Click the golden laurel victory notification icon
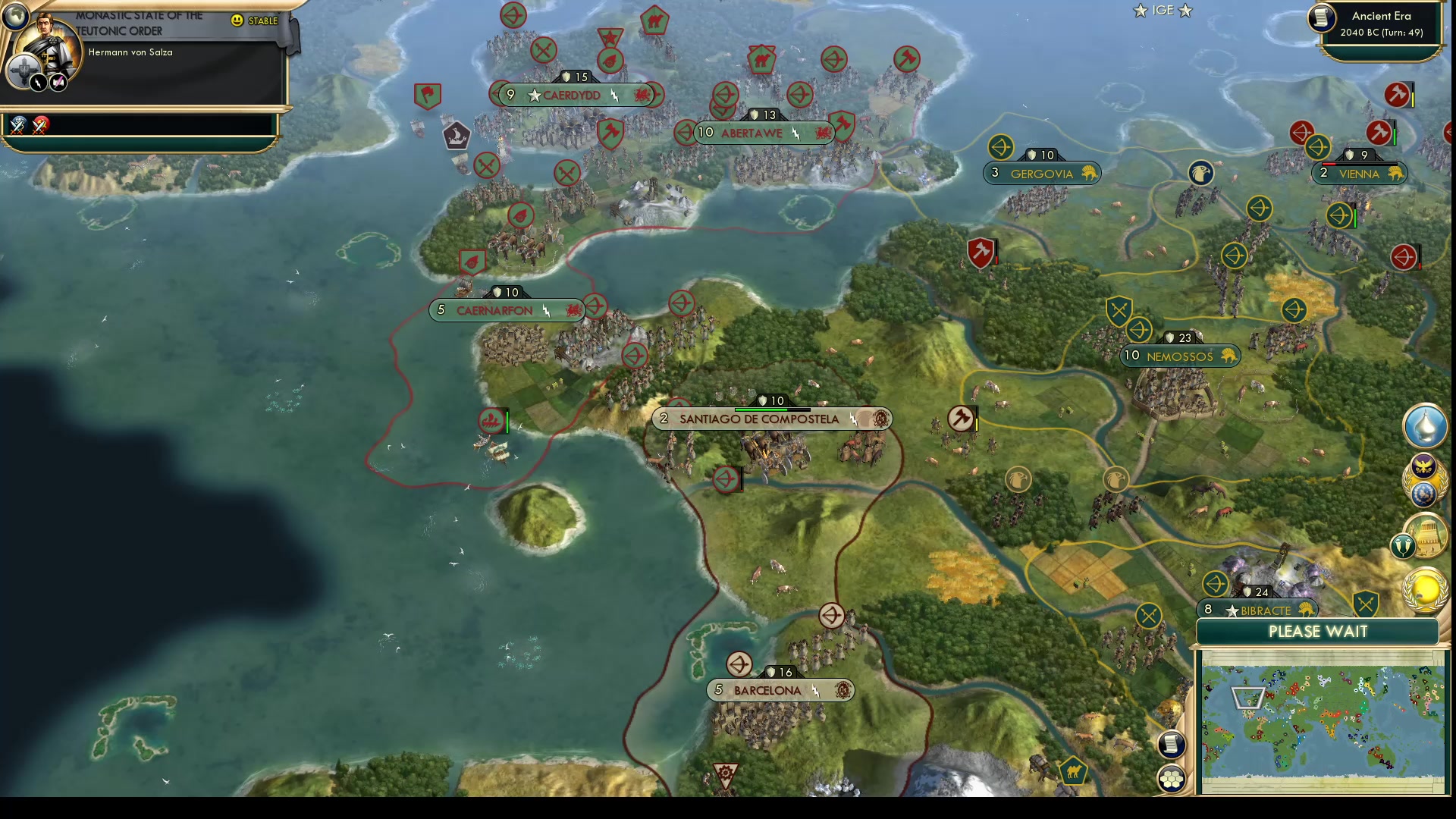1456x819 pixels. (x=1424, y=591)
